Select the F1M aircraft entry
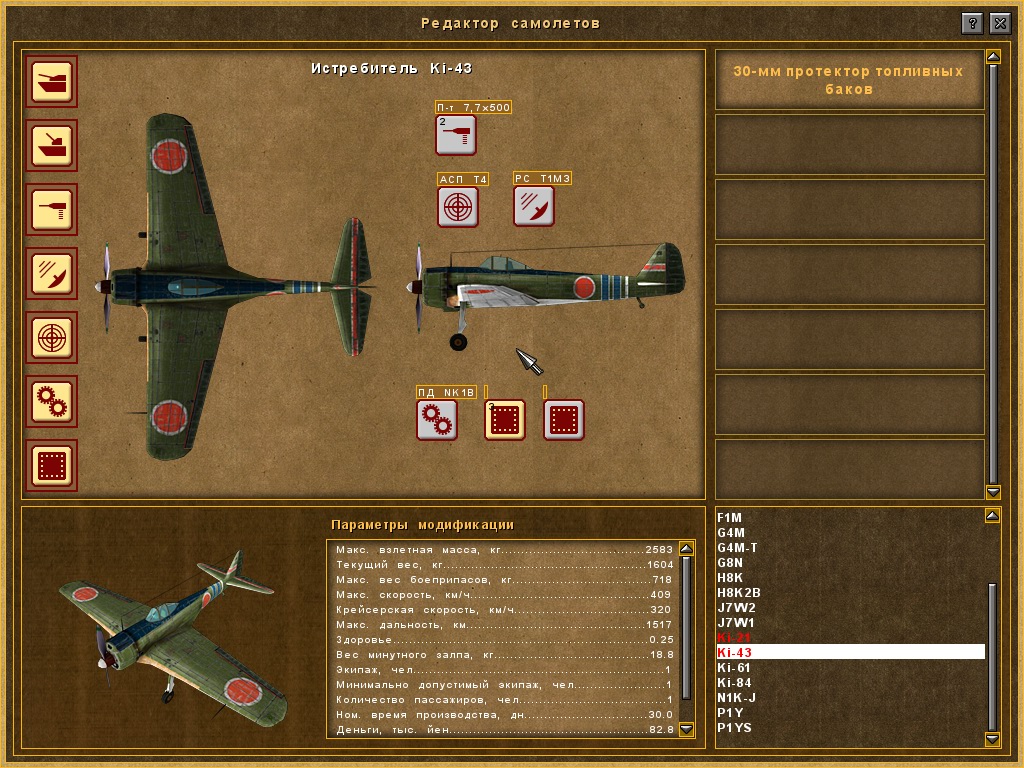Screen dimensions: 1024x768 730,517
